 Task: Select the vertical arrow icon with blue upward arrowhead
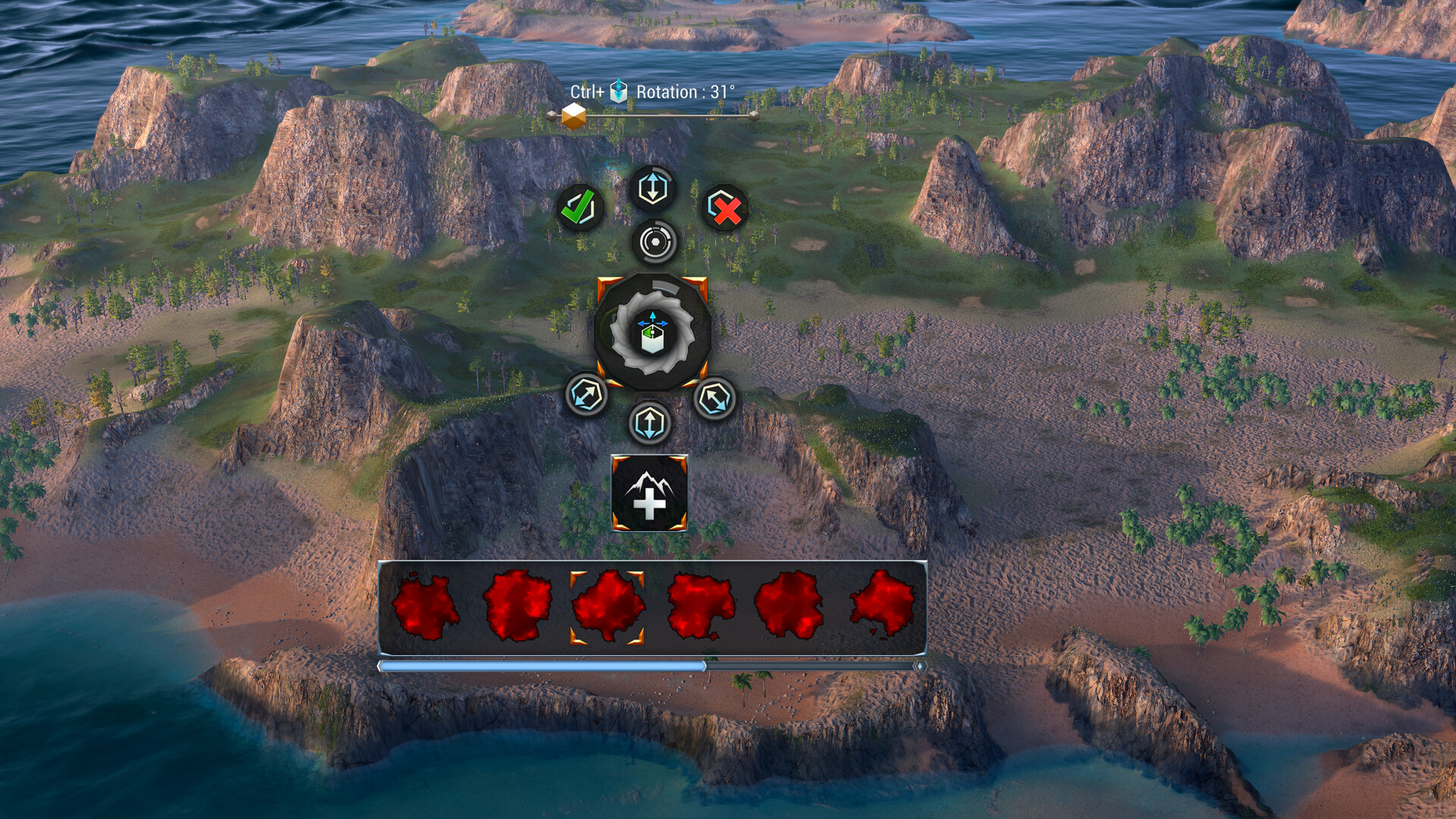(652, 187)
